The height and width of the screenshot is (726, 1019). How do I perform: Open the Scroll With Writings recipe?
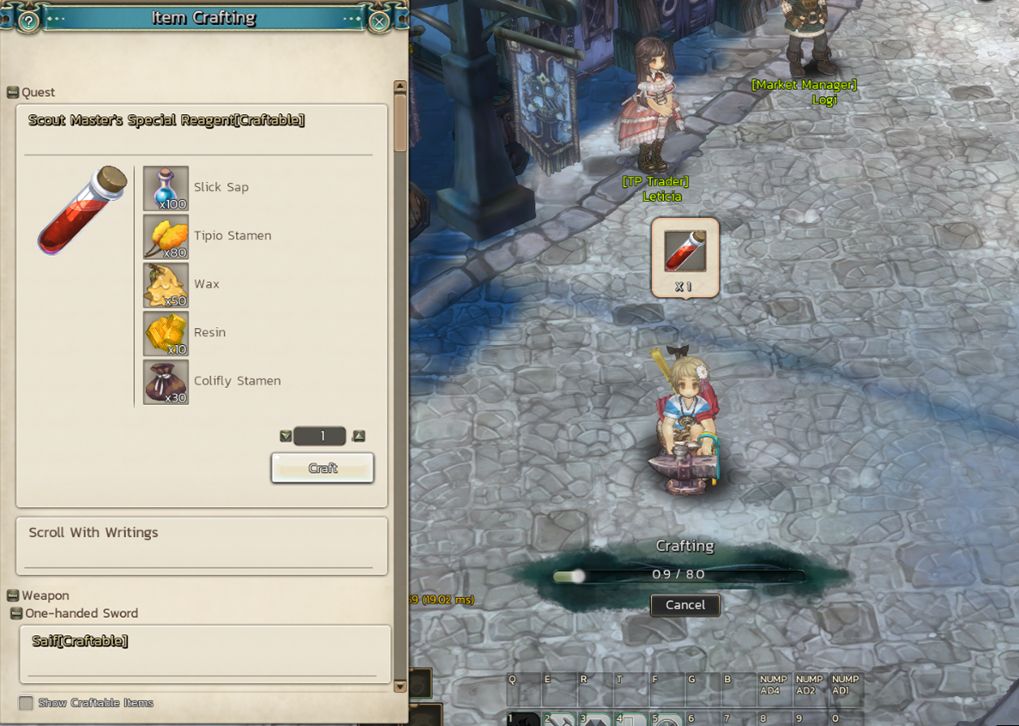pos(201,534)
